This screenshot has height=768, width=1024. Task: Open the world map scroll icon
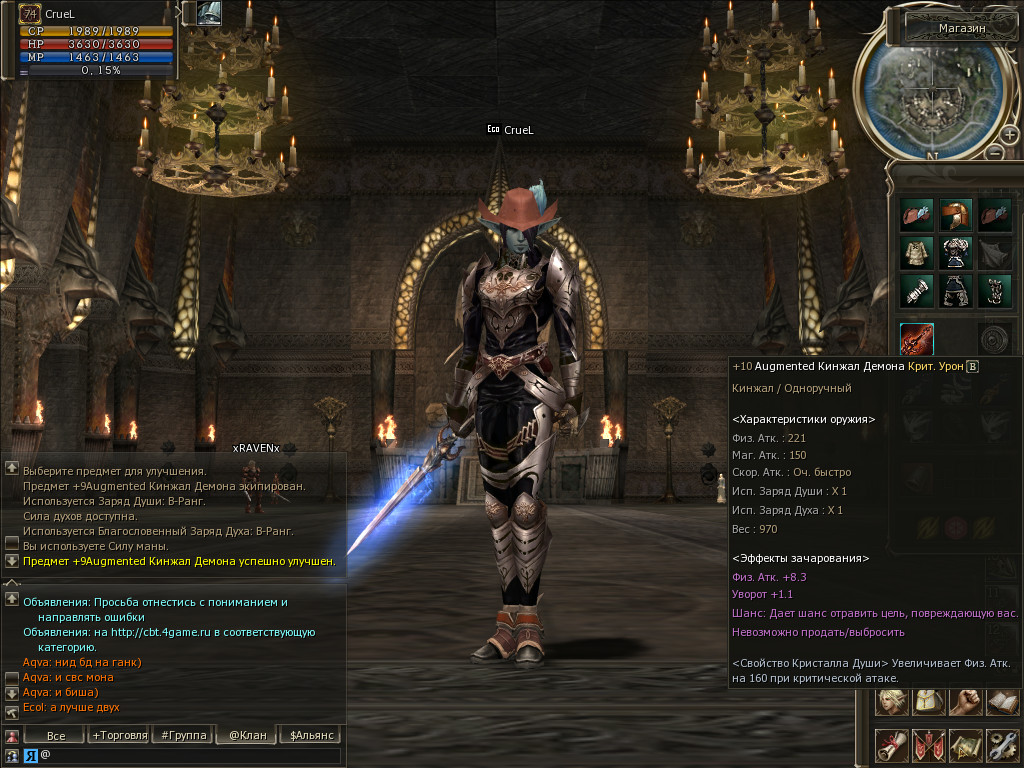click(964, 744)
